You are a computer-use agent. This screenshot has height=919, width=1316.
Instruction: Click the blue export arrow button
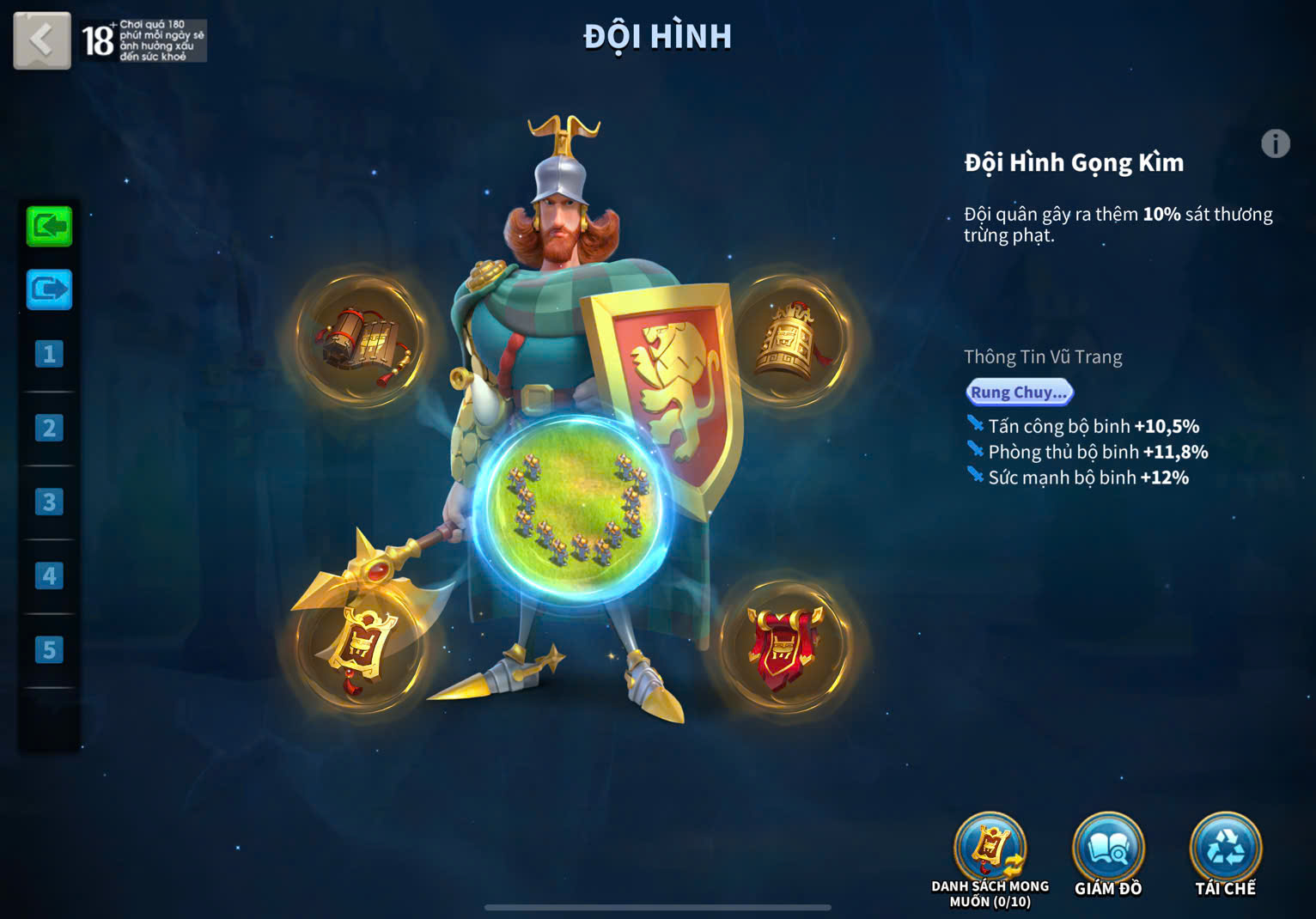point(49,289)
